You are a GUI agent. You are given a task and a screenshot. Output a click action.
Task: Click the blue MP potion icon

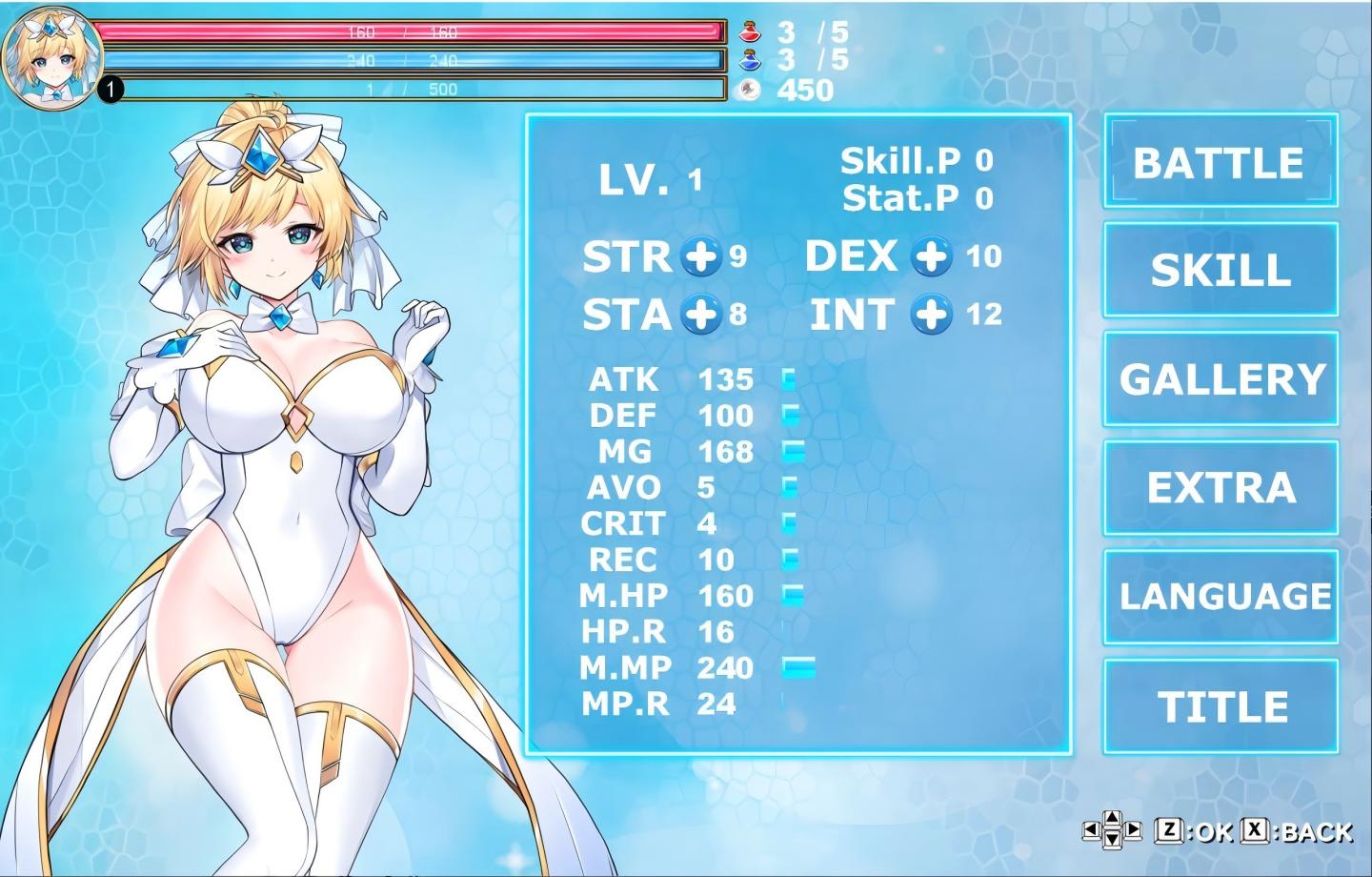pos(752,60)
